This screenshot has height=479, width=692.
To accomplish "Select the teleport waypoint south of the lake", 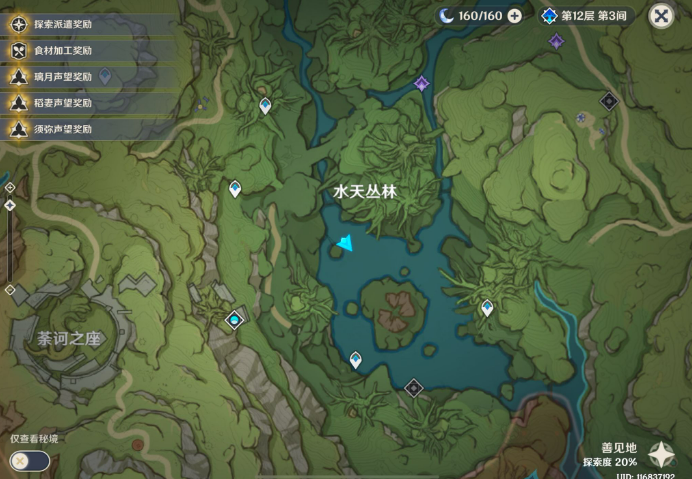I will pos(356,360).
